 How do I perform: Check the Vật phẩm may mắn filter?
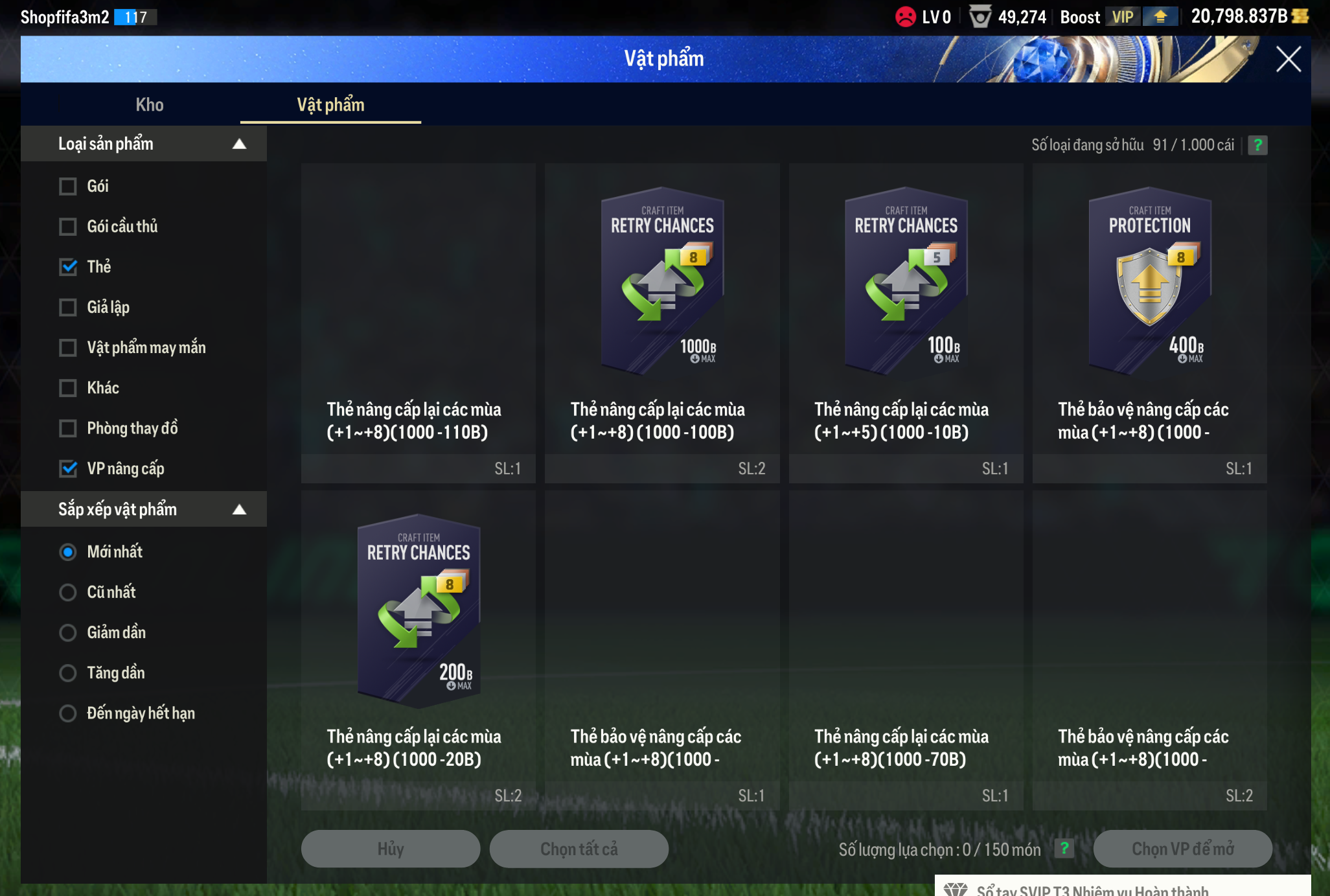point(68,348)
